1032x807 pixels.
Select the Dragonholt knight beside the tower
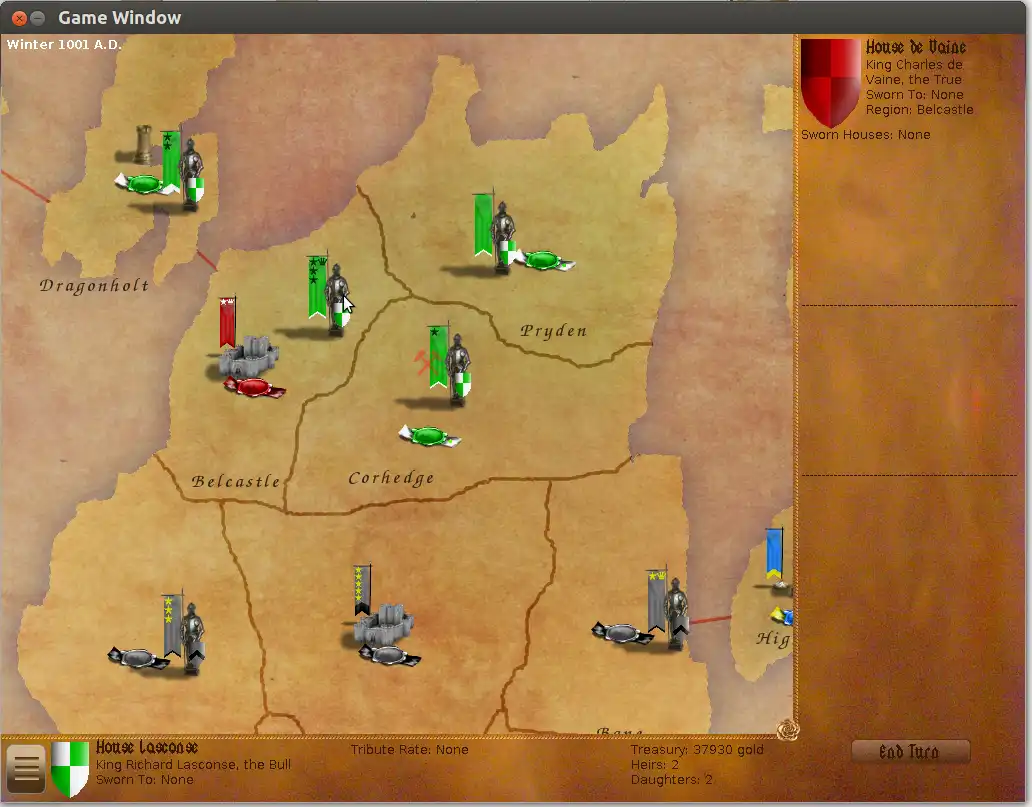[x=190, y=174]
